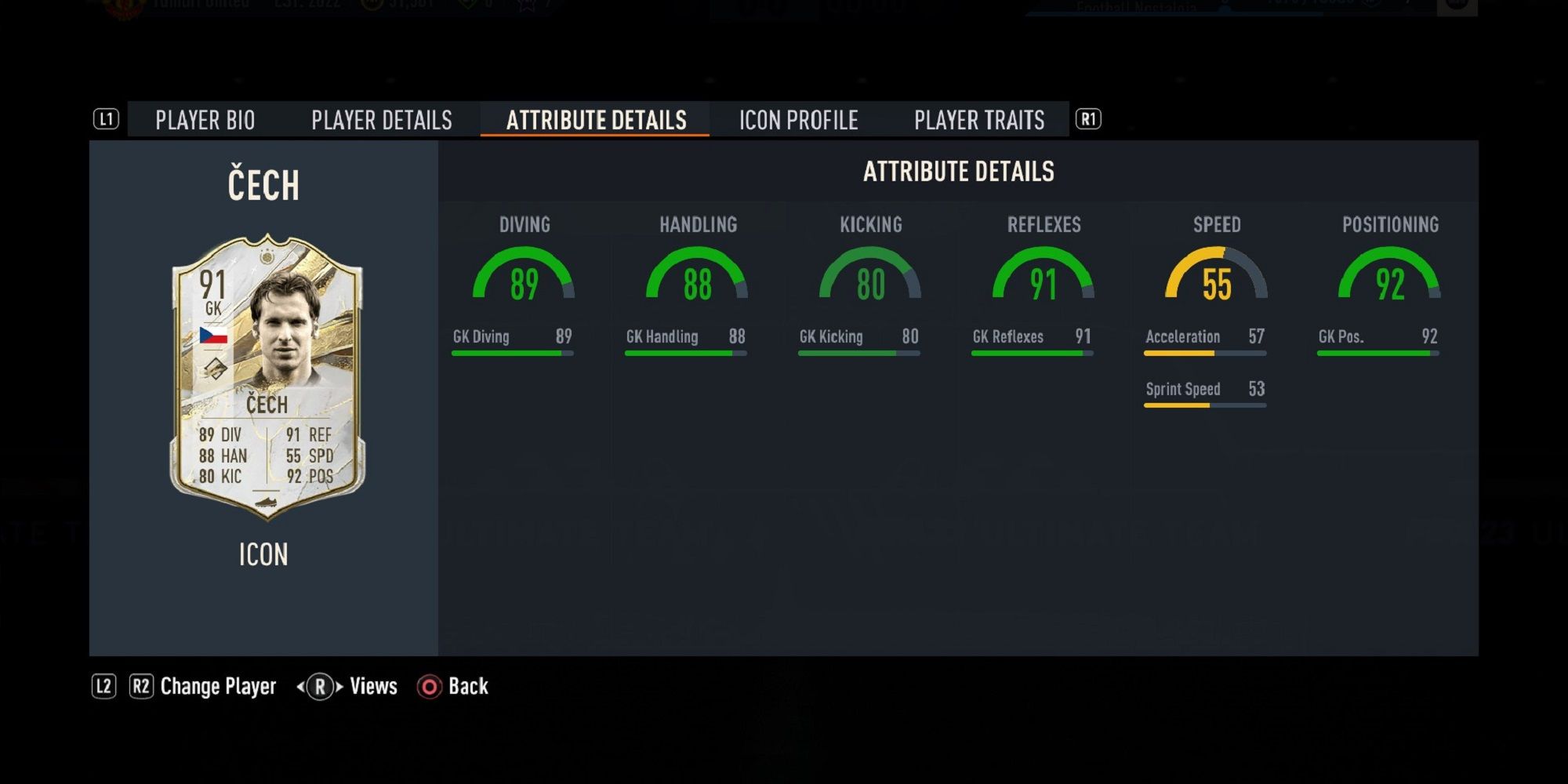Select the Attribute Details tab
Image resolution: width=1568 pixels, height=784 pixels.
596,120
